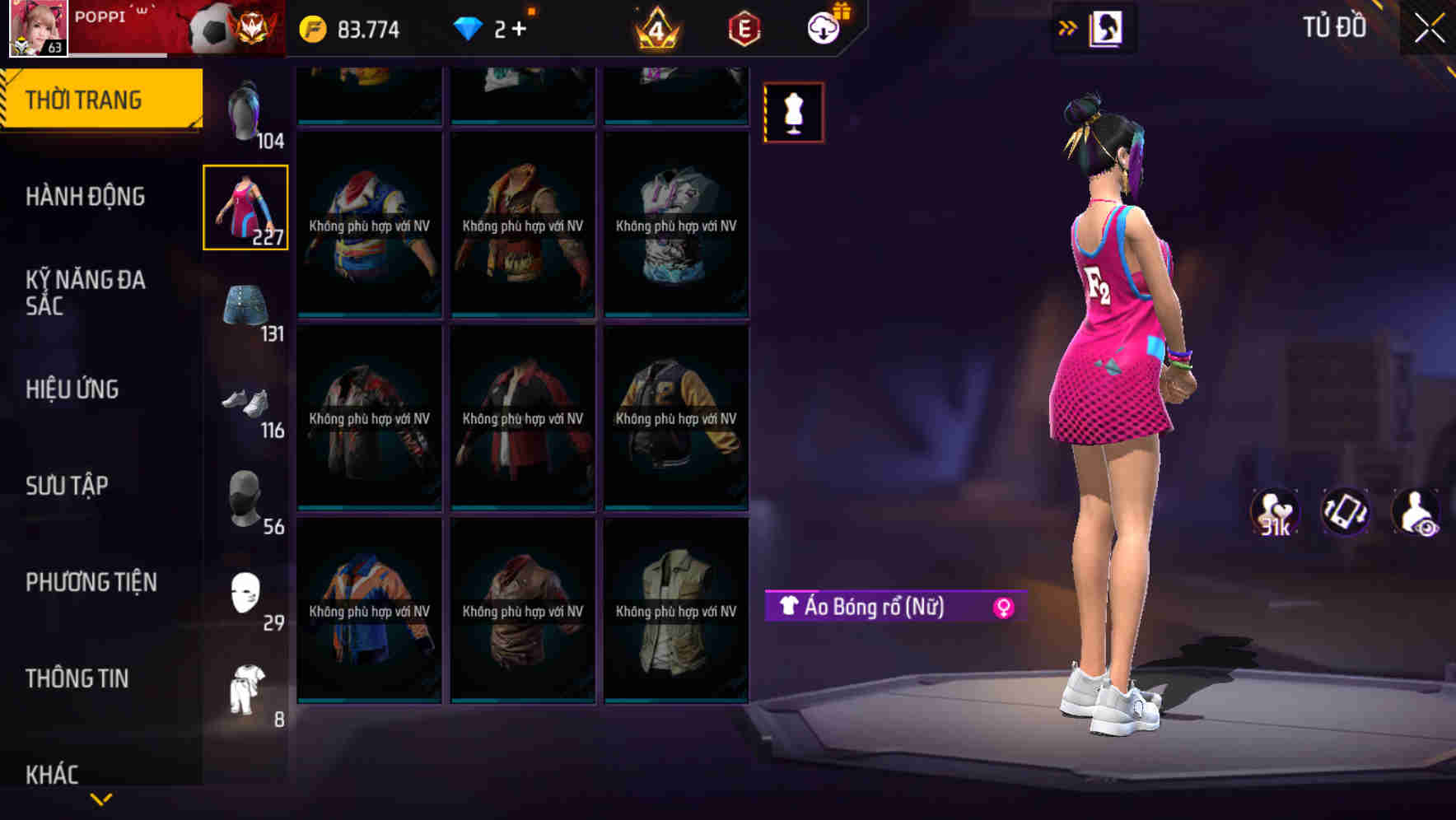Expand the sidebar with the bottom chevron

[100, 797]
